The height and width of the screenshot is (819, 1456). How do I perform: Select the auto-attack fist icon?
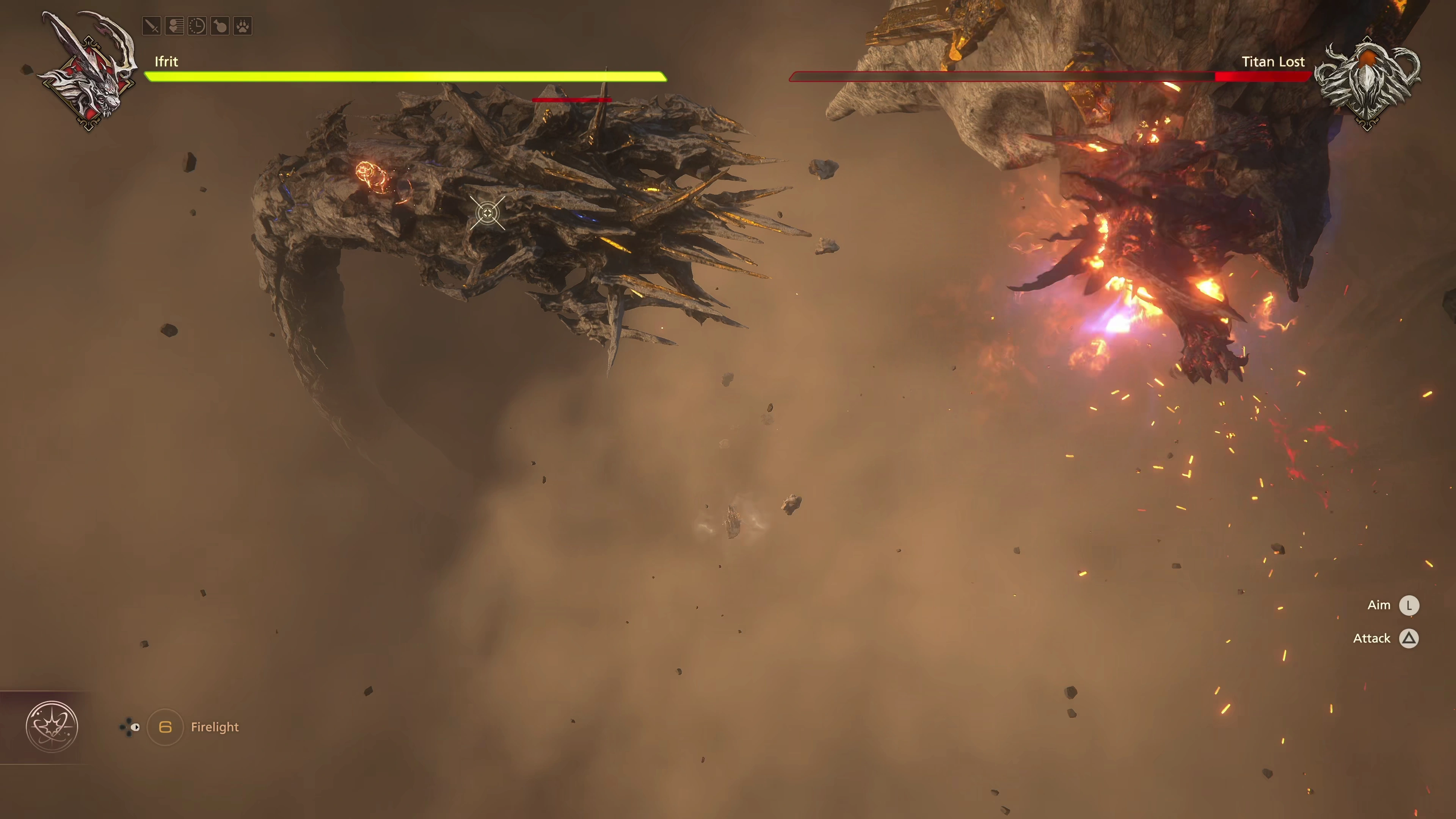[x=175, y=26]
